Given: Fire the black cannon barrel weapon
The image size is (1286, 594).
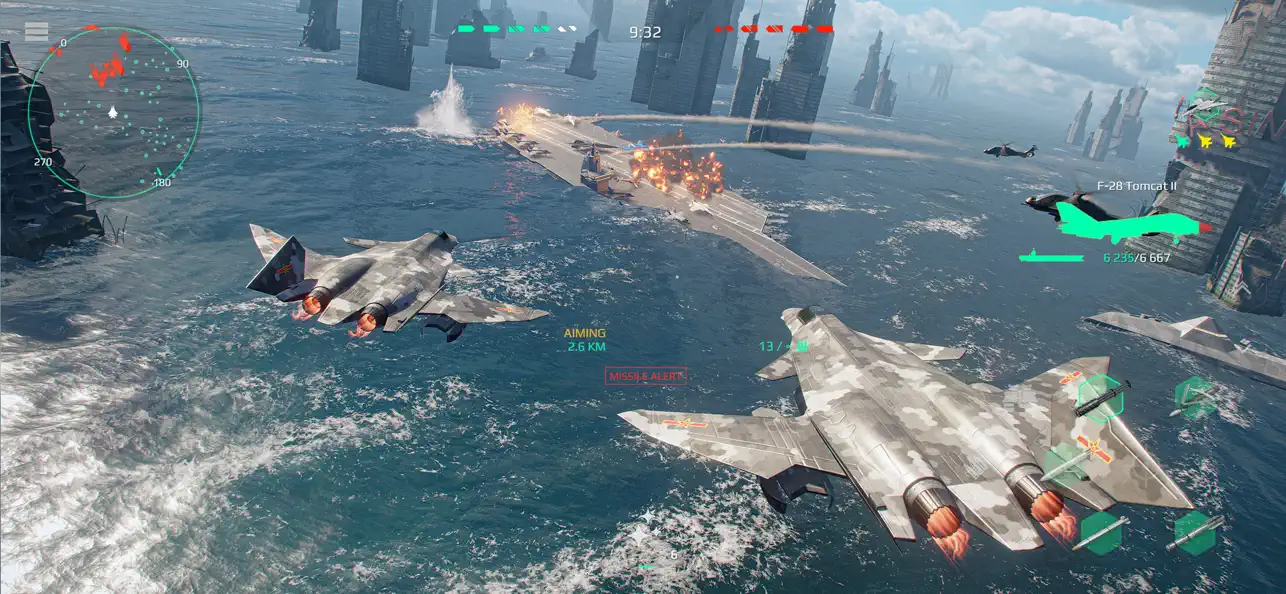Looking at the screenshot, I should coord(1101,399).
